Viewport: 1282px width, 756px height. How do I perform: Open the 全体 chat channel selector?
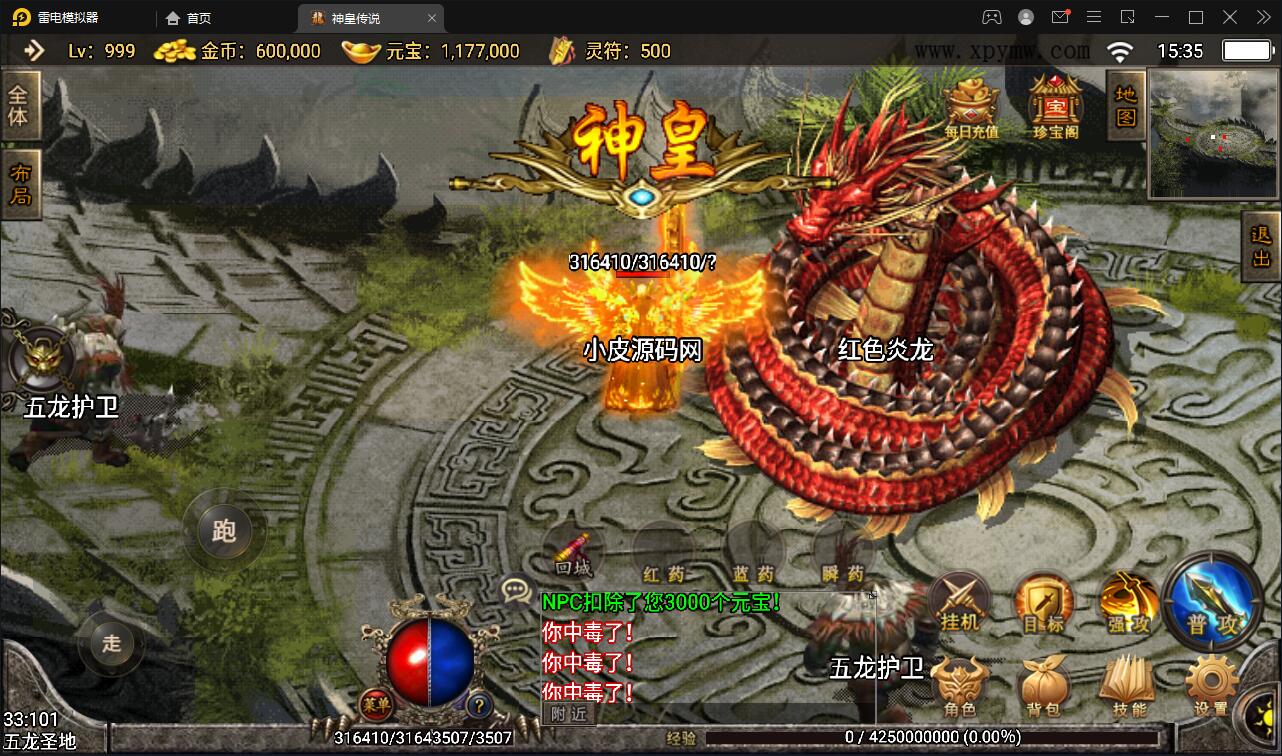pos(20,105)
